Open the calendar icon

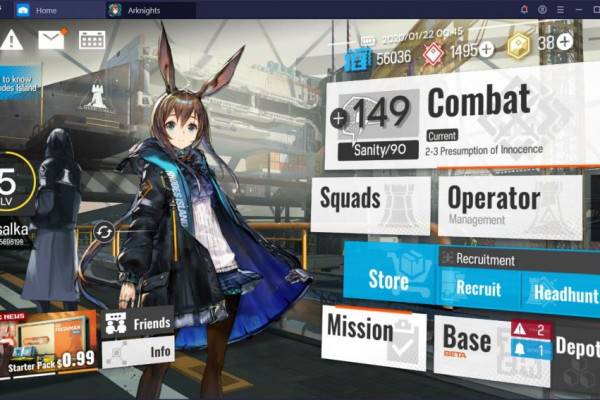coord(92,40)
